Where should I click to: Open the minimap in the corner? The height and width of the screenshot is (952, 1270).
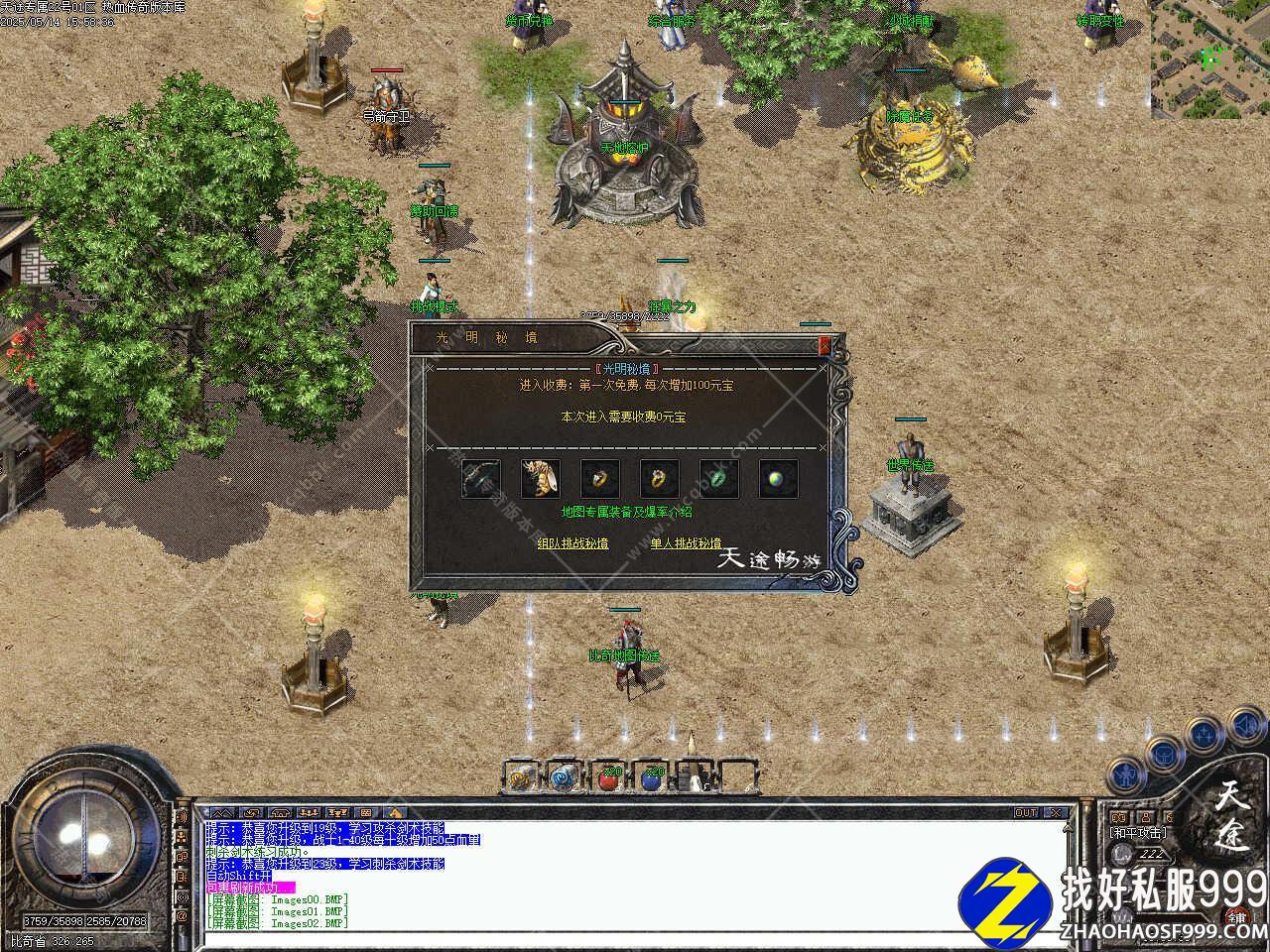pos(1209,59)
